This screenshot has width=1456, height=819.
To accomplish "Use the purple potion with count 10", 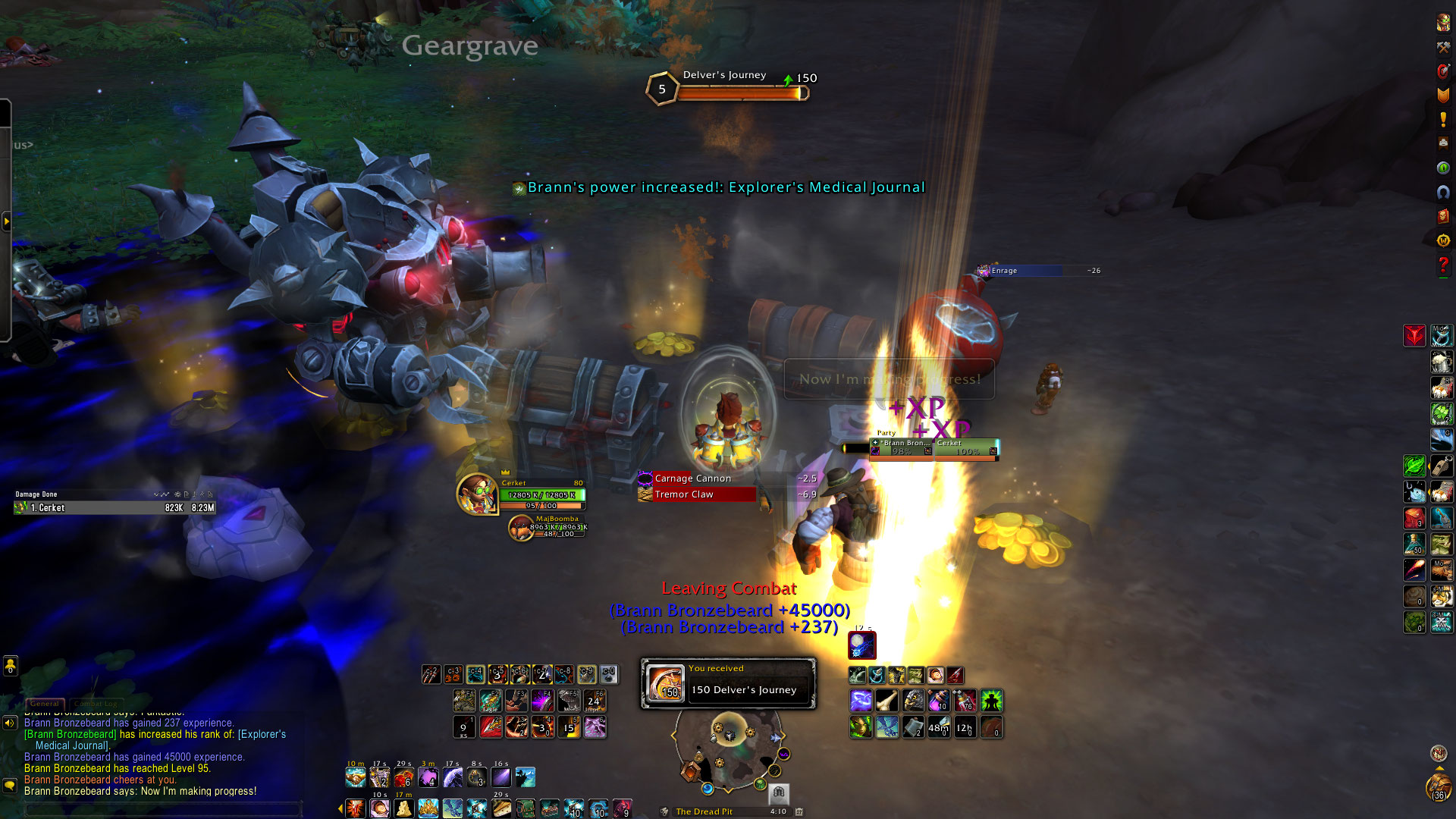I will pos(938,701).
